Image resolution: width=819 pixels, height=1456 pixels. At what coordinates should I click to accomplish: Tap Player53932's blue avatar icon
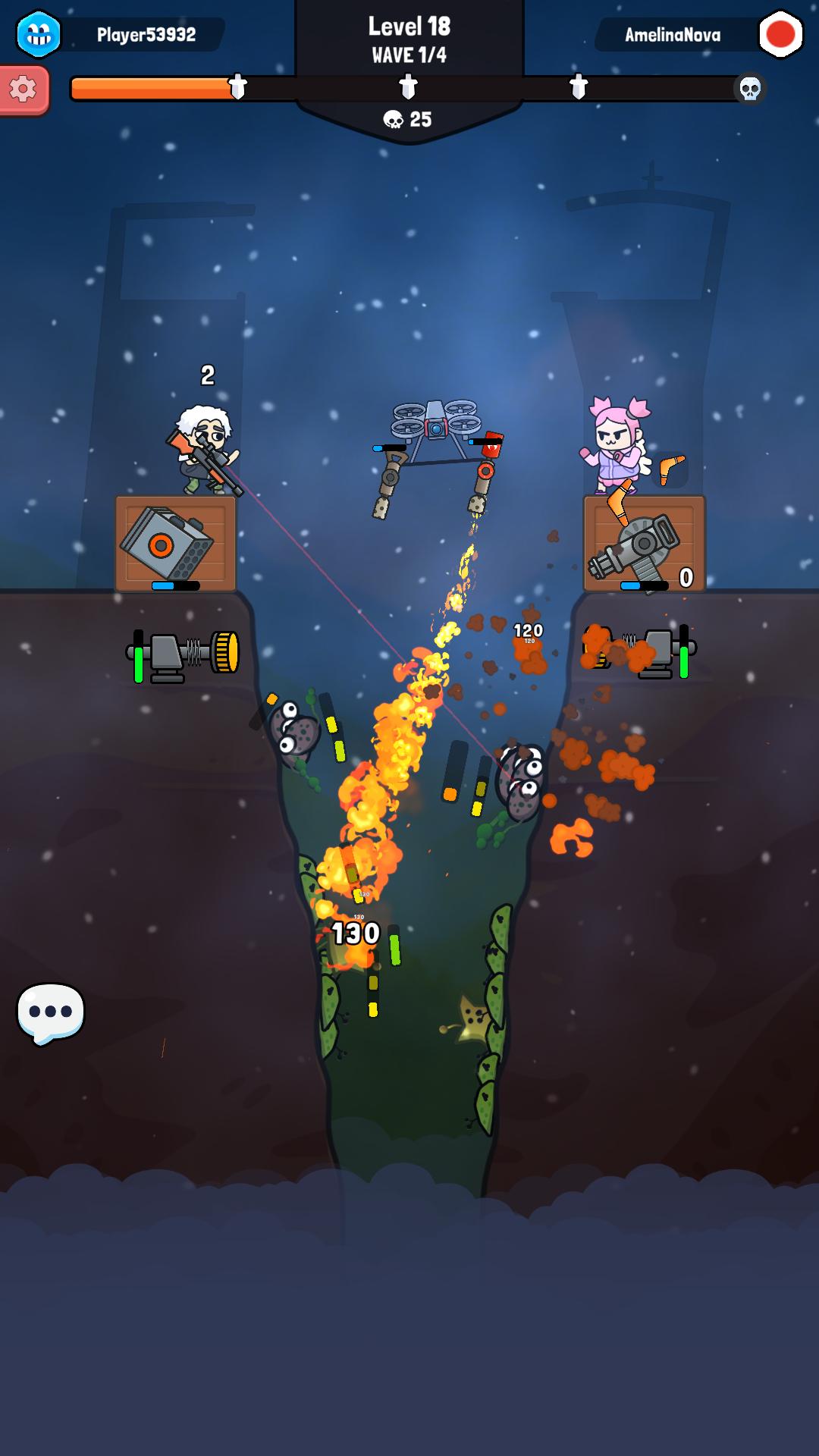pos(39,34)
